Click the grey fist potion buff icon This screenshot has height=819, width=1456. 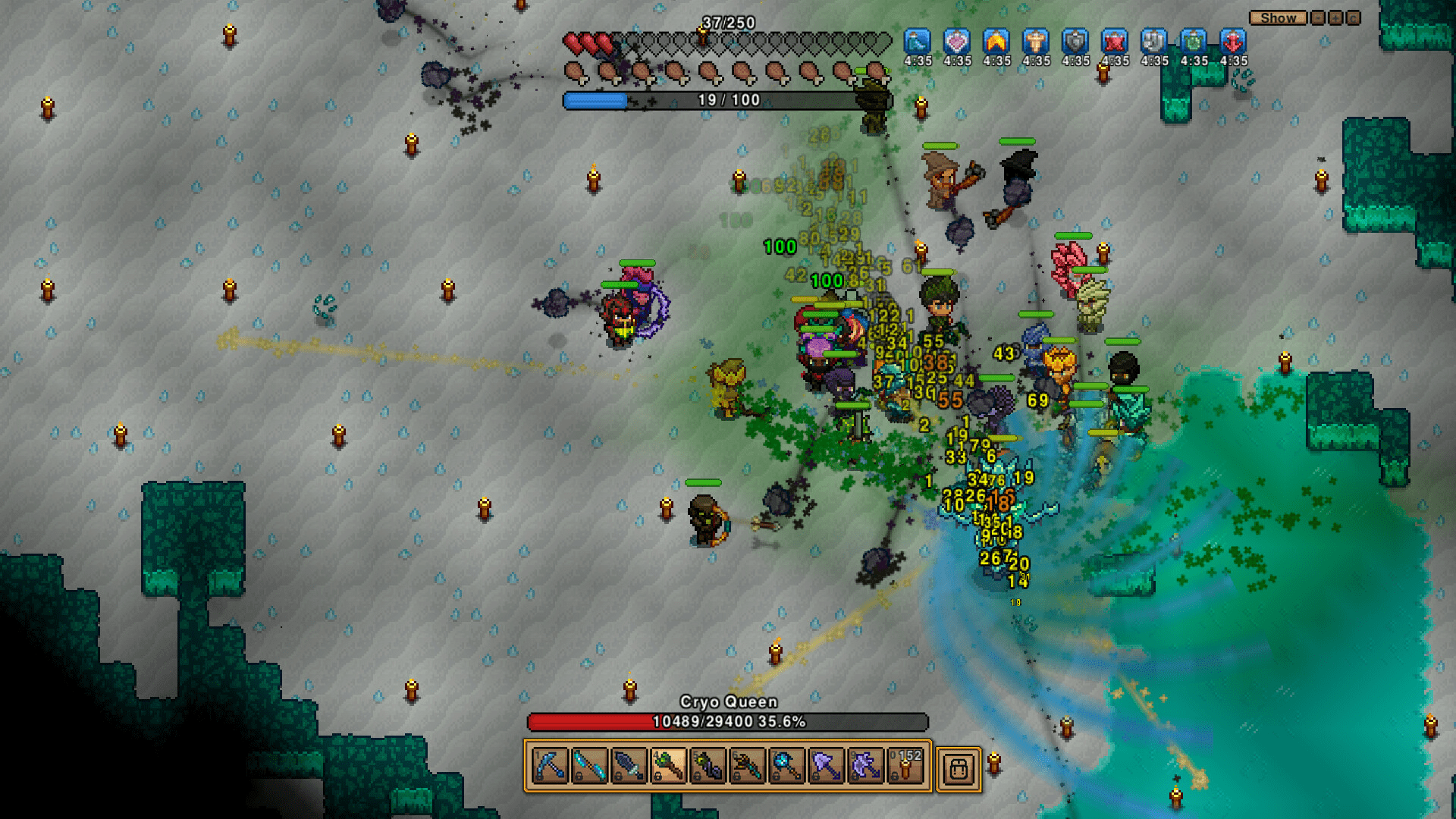point(1154,42)
